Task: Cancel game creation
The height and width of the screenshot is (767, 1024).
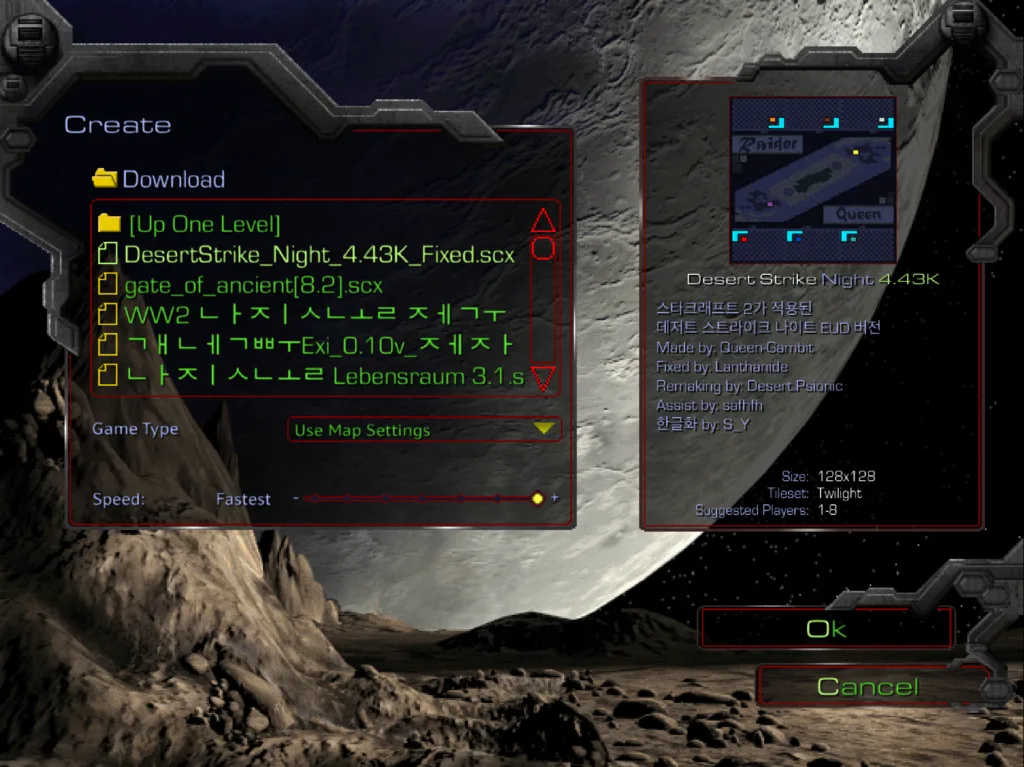Action: (x=867, y=687)
